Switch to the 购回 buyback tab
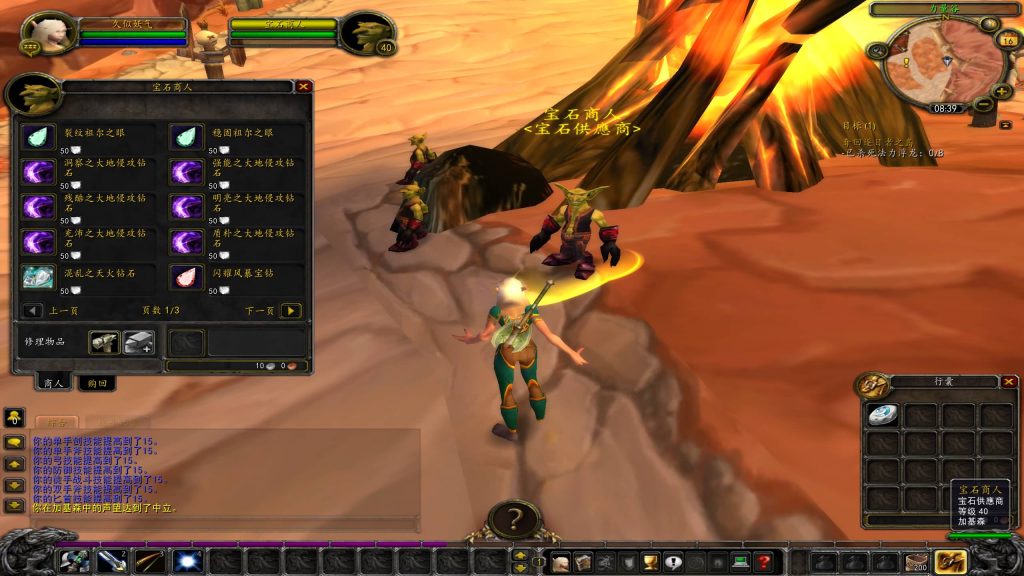Viewport: 1024px width, 576px height. (x=97, y=383)
